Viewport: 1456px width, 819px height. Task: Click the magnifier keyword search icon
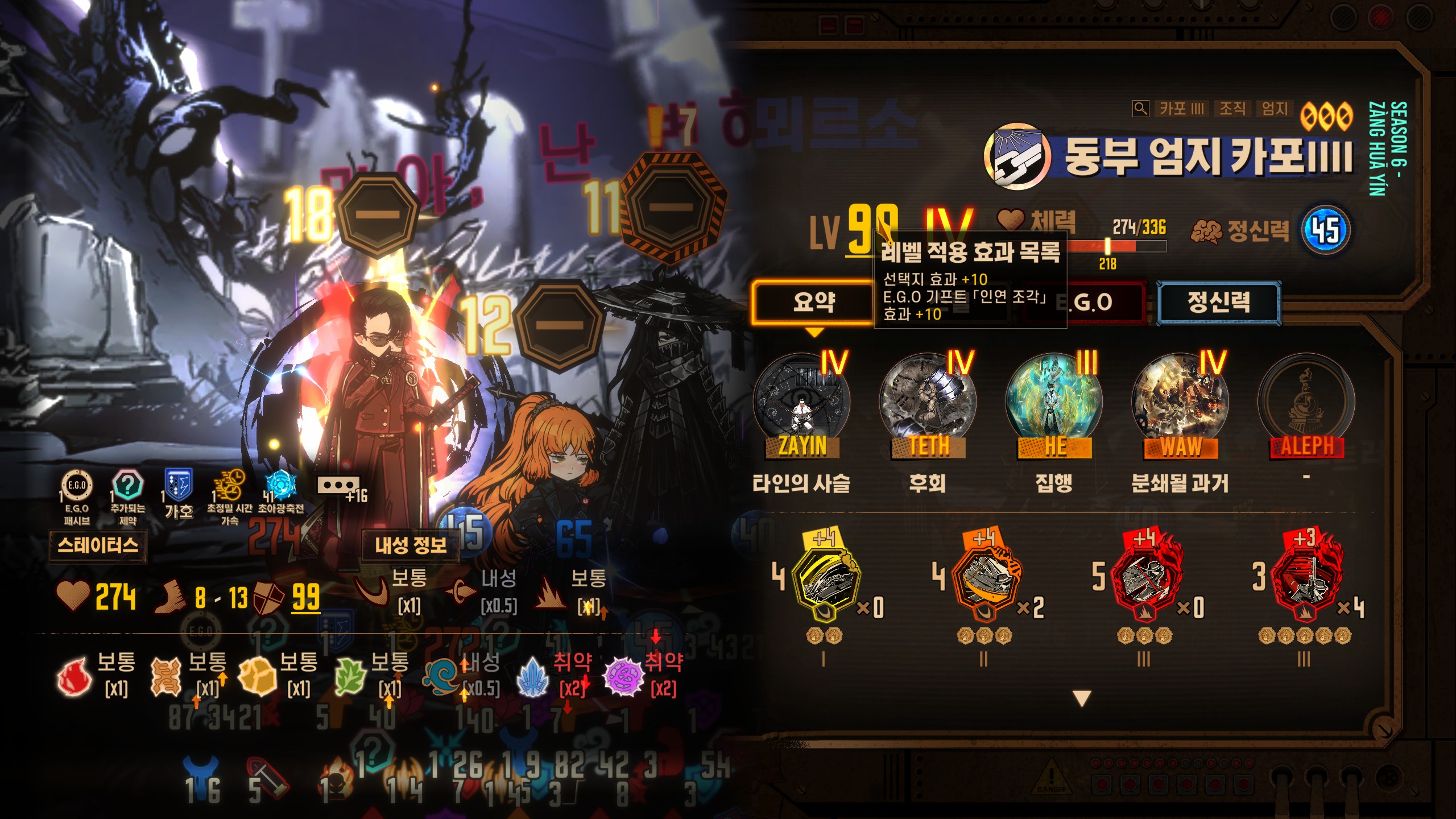click(1140, 109)
